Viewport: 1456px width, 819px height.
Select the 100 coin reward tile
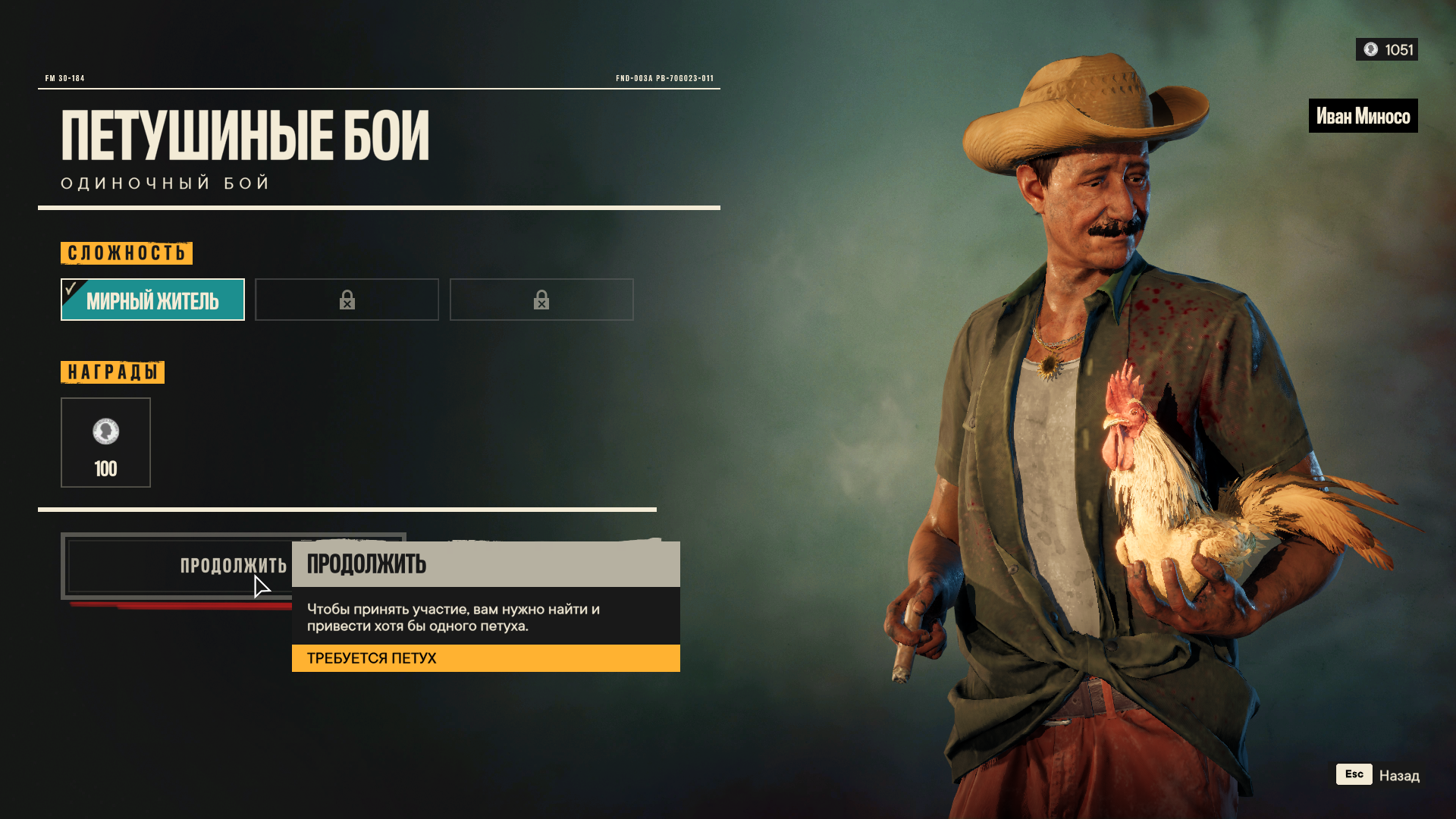[x=105, y=443]
